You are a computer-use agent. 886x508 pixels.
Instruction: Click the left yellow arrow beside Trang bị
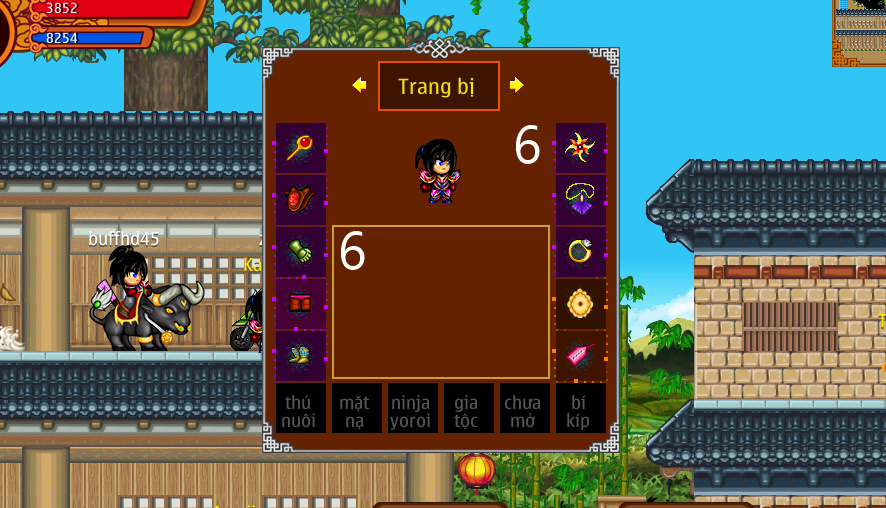point(359,86)
